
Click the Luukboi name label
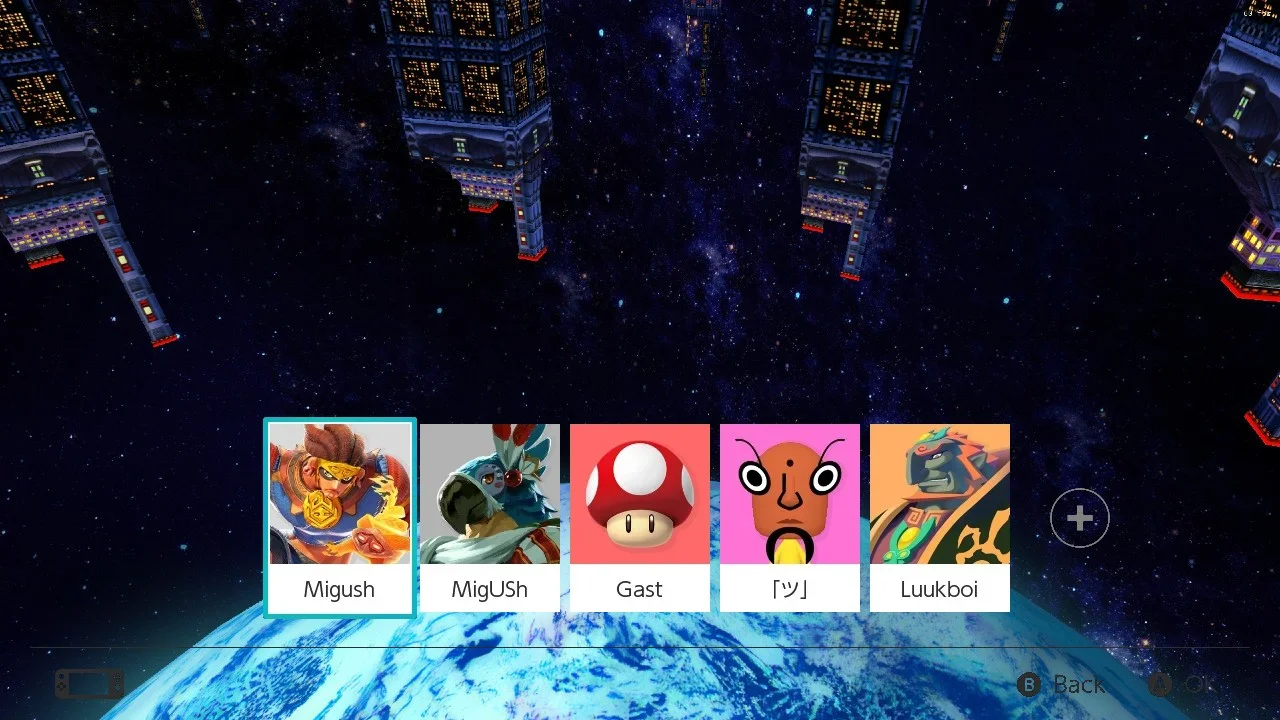click(x=939, y=589)
